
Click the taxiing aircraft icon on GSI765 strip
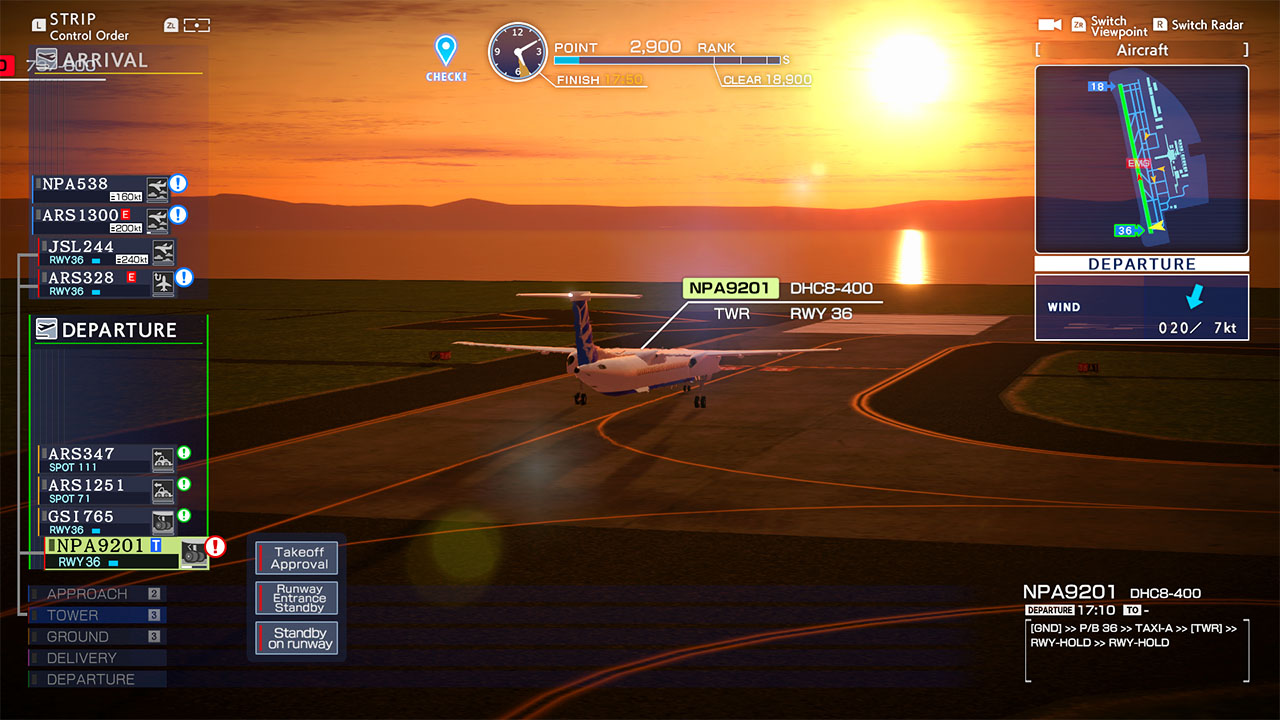[163, 520]
